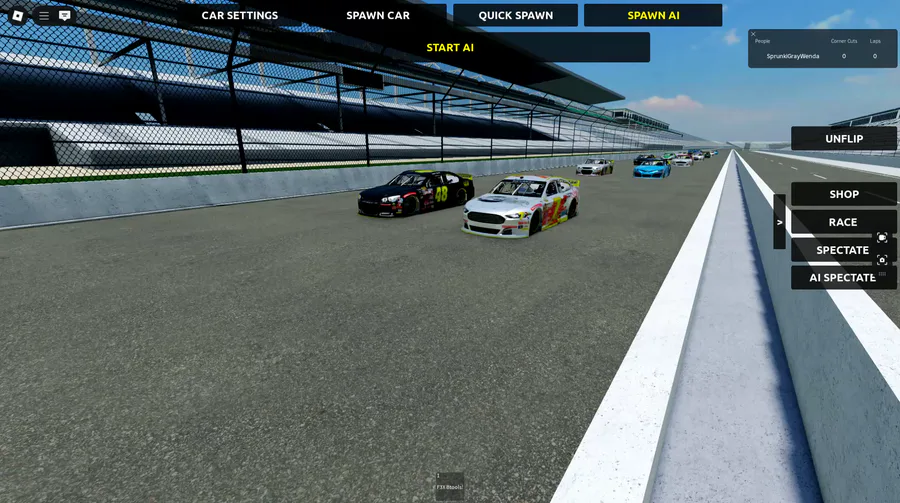Image resolution: width=900 pixels, height=503 pixels.
Task: Close the leaderboard panel with the X
Action: pyautogui.click(x=754, y=34)
